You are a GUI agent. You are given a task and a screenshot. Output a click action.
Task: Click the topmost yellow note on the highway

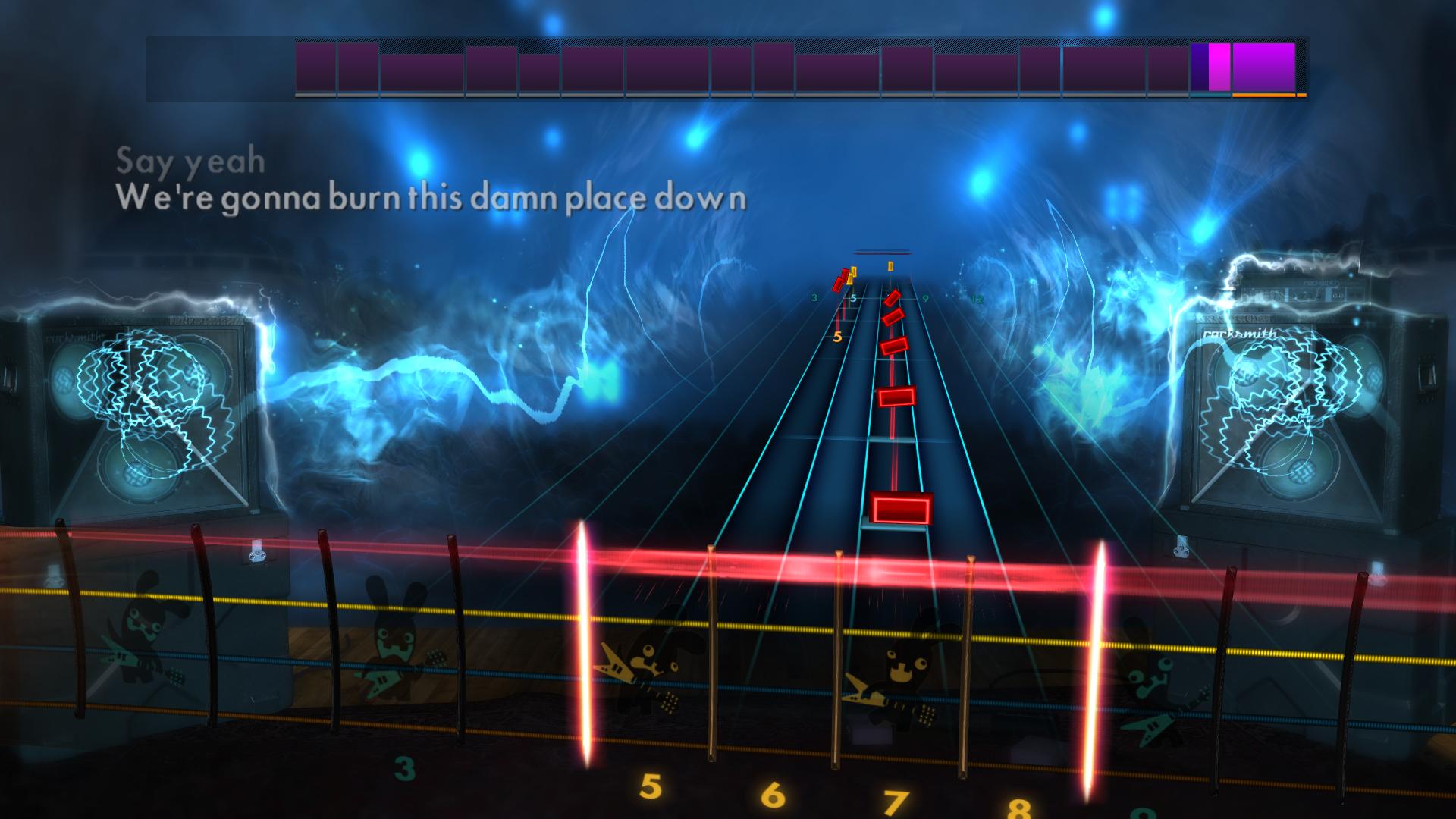891,267
